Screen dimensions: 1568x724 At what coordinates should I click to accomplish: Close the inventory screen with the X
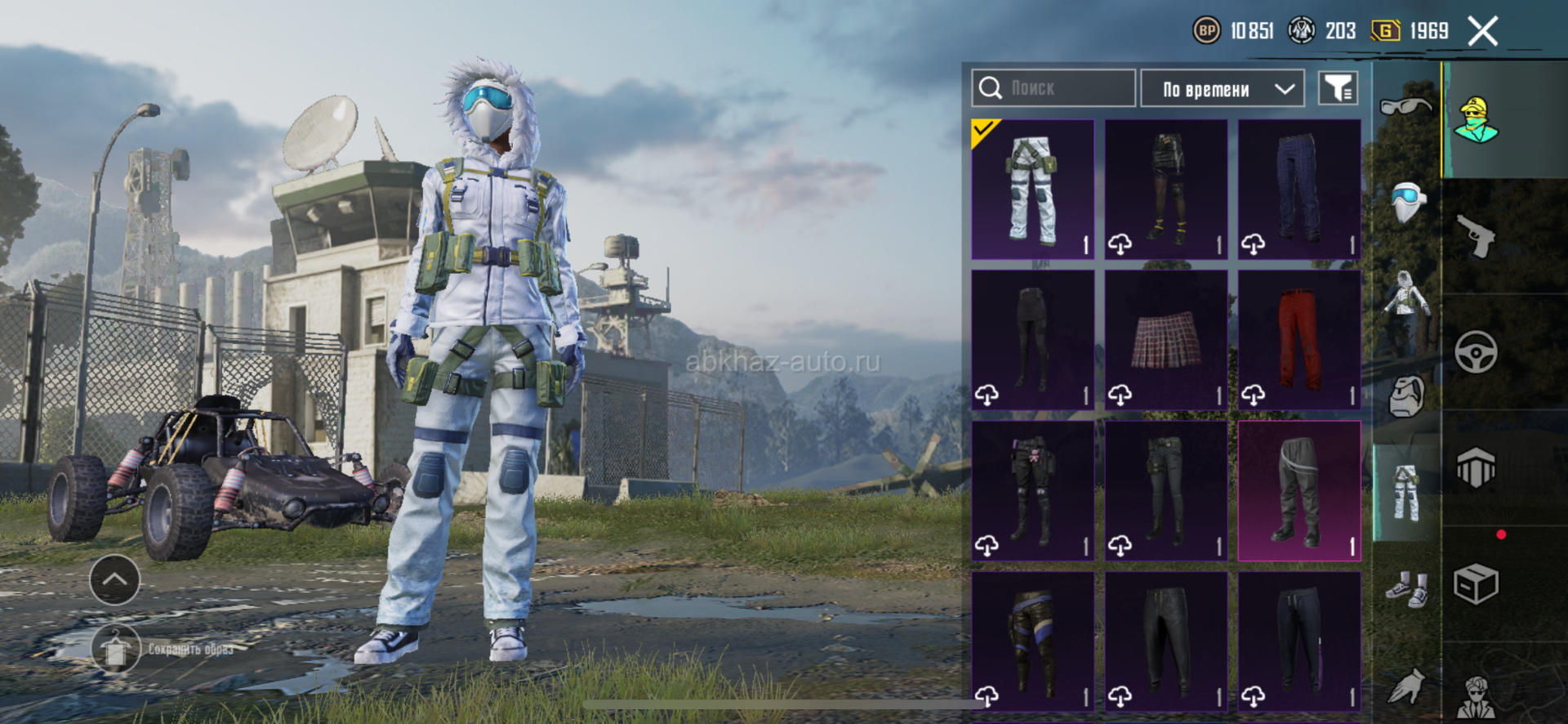tap(1482, 32)
